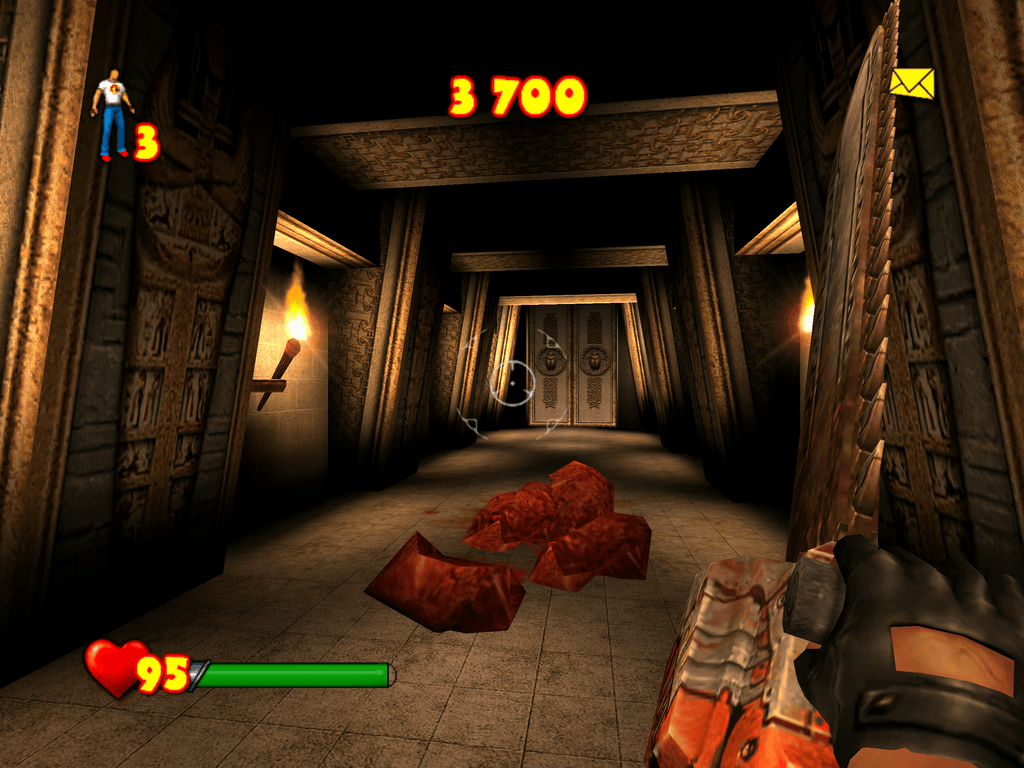
Task: Click the Sam figure lives icon
Action: [x=112, y=113]
